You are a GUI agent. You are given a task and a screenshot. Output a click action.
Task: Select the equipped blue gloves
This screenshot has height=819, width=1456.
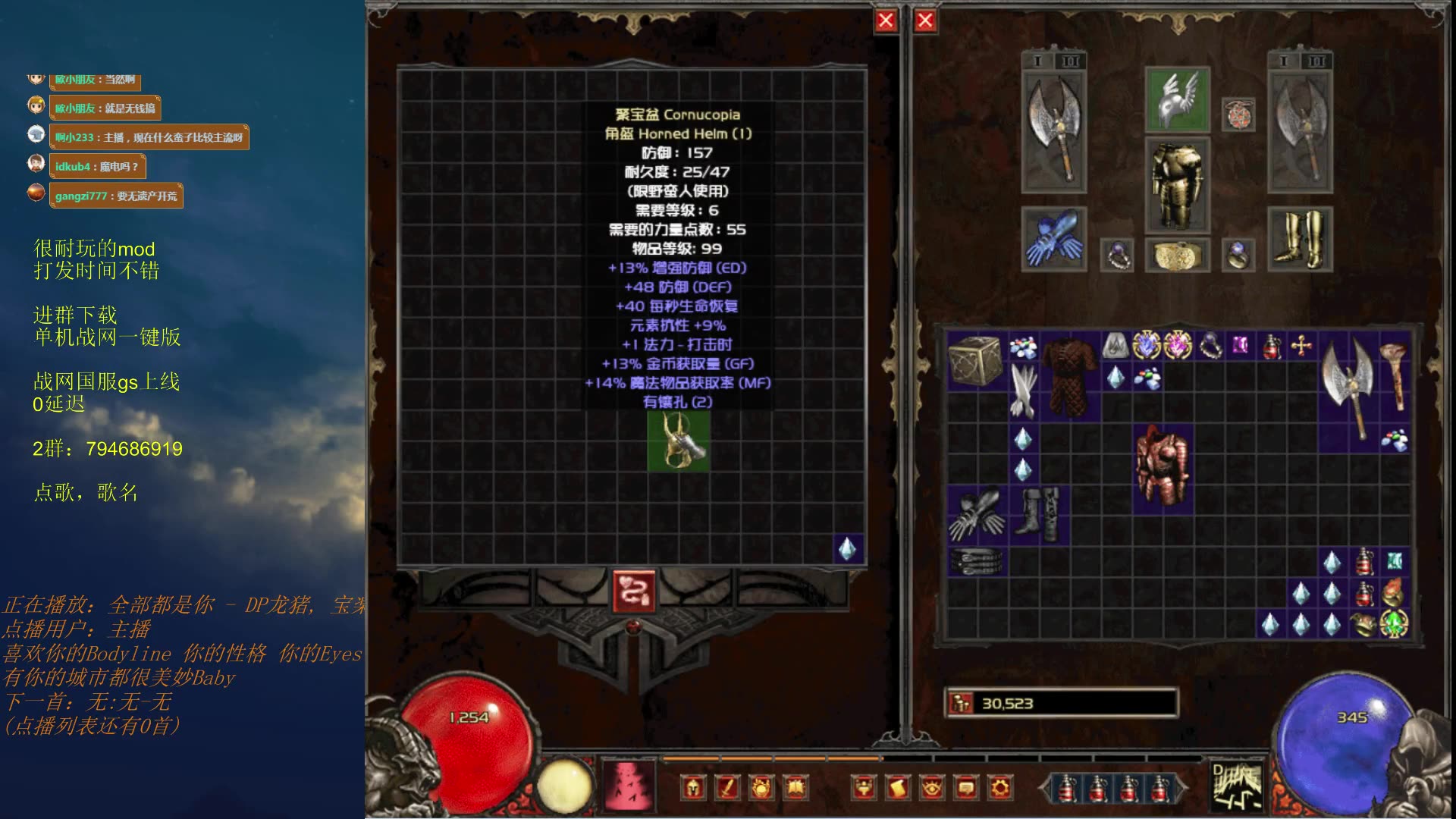pyautogui.click(x=1053, y=238)
